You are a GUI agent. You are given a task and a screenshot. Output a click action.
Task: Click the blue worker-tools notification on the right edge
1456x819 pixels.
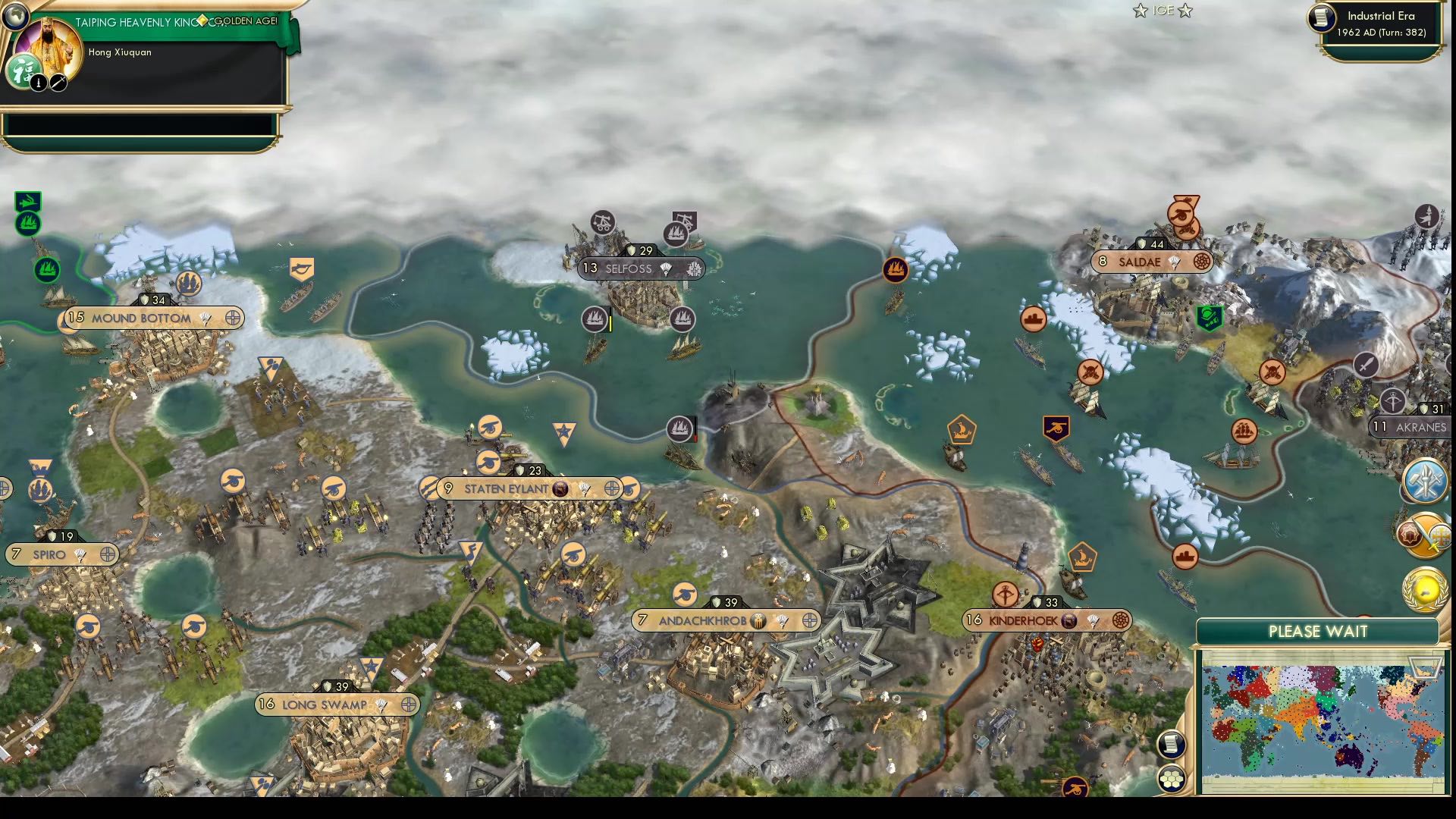(1424, 479)
